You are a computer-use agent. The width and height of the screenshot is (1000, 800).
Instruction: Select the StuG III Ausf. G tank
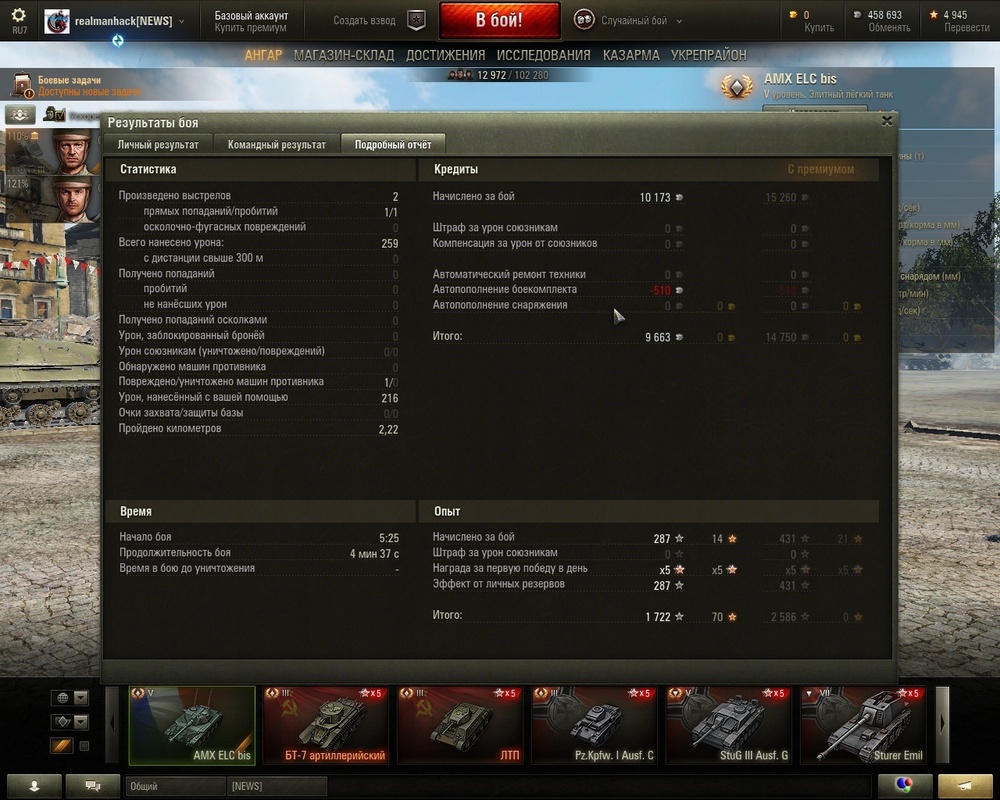click(730, 725)
